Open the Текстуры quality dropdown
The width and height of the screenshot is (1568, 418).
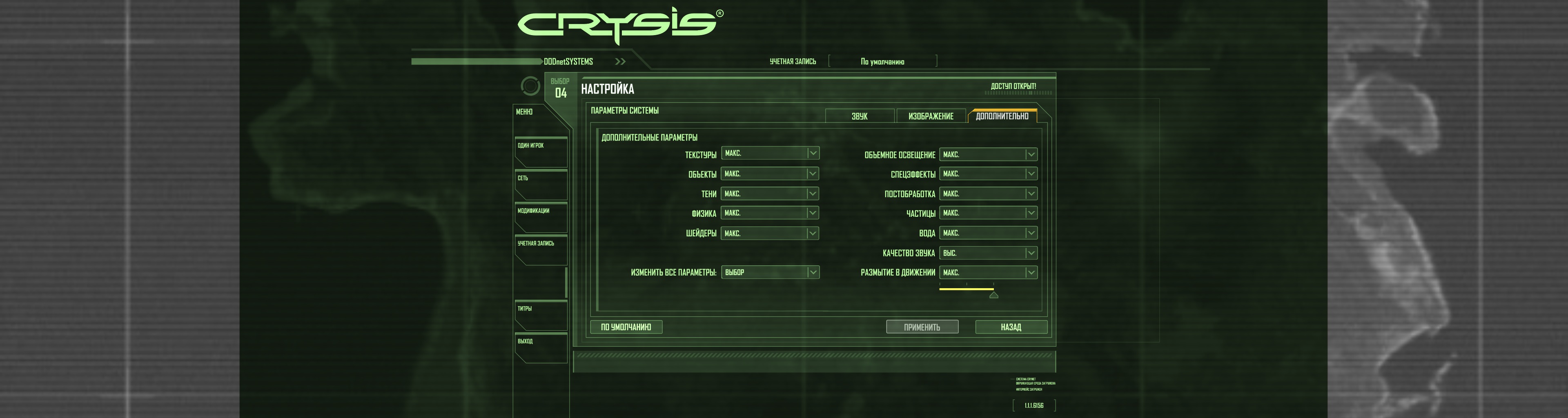[x=770, y=153]
